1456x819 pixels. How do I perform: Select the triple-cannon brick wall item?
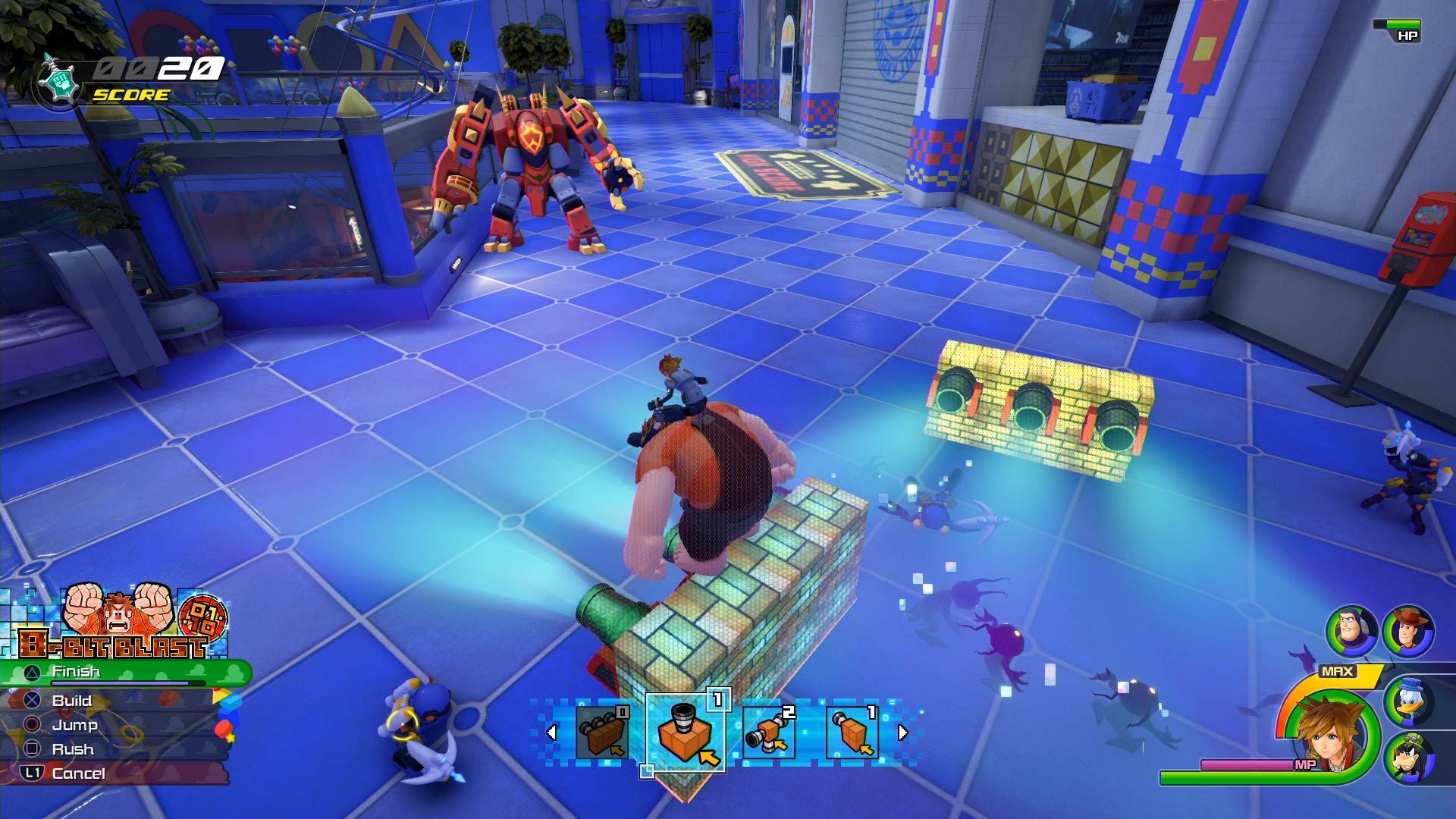603,732
